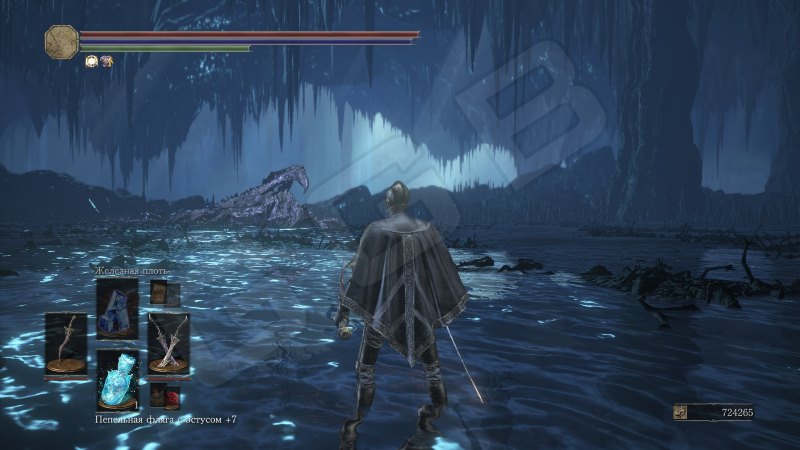Select the right-hand crossed twin swords slot
800x450 pixels.
[168, 343]
